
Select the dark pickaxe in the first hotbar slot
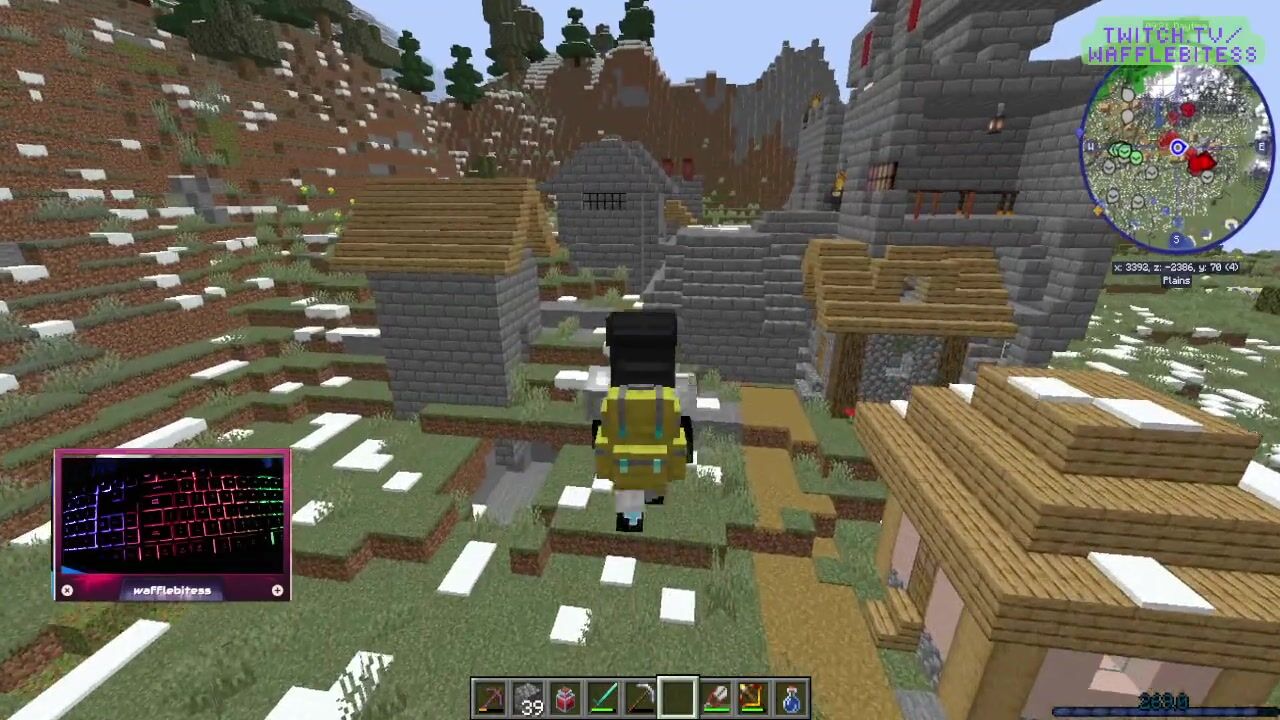click(491, 698)
